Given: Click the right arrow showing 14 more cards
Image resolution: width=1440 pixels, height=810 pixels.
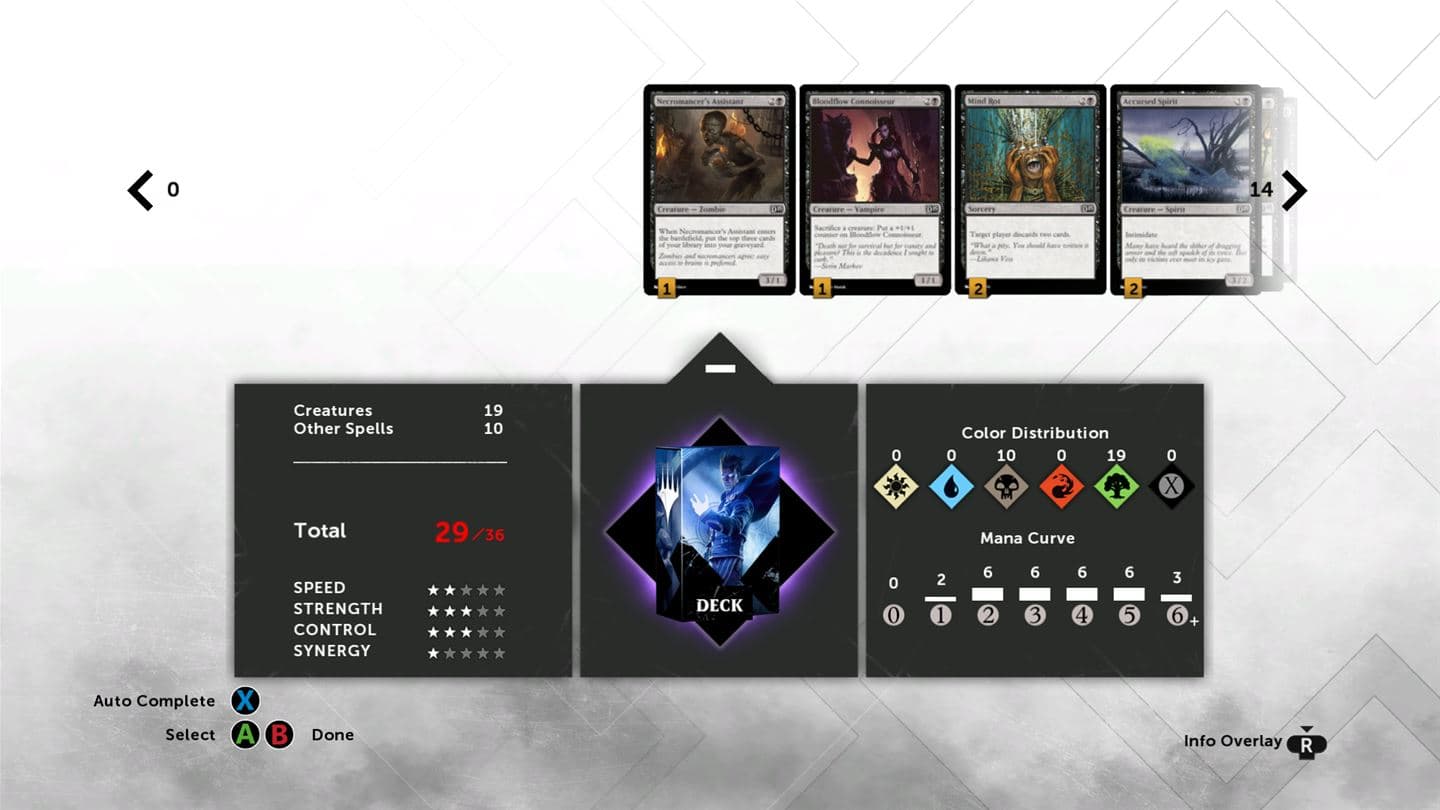Looking at the screenshot, I should [x=1294, y=190].
